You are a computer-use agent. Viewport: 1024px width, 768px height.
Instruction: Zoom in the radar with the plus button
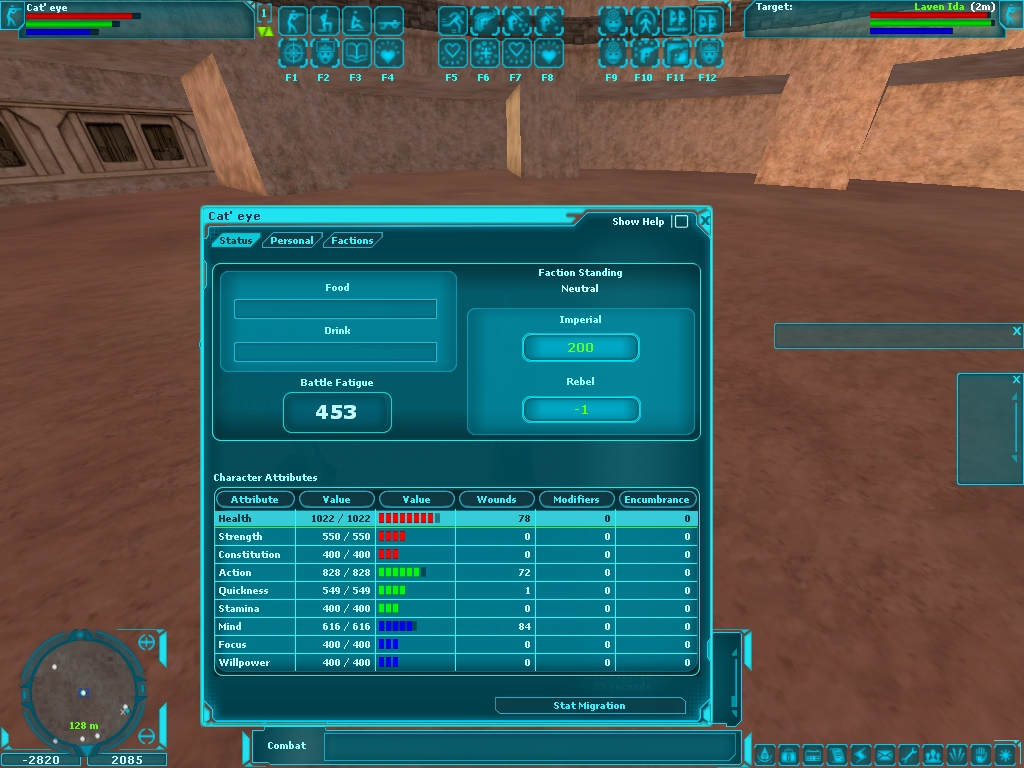(x=147, y=642)
